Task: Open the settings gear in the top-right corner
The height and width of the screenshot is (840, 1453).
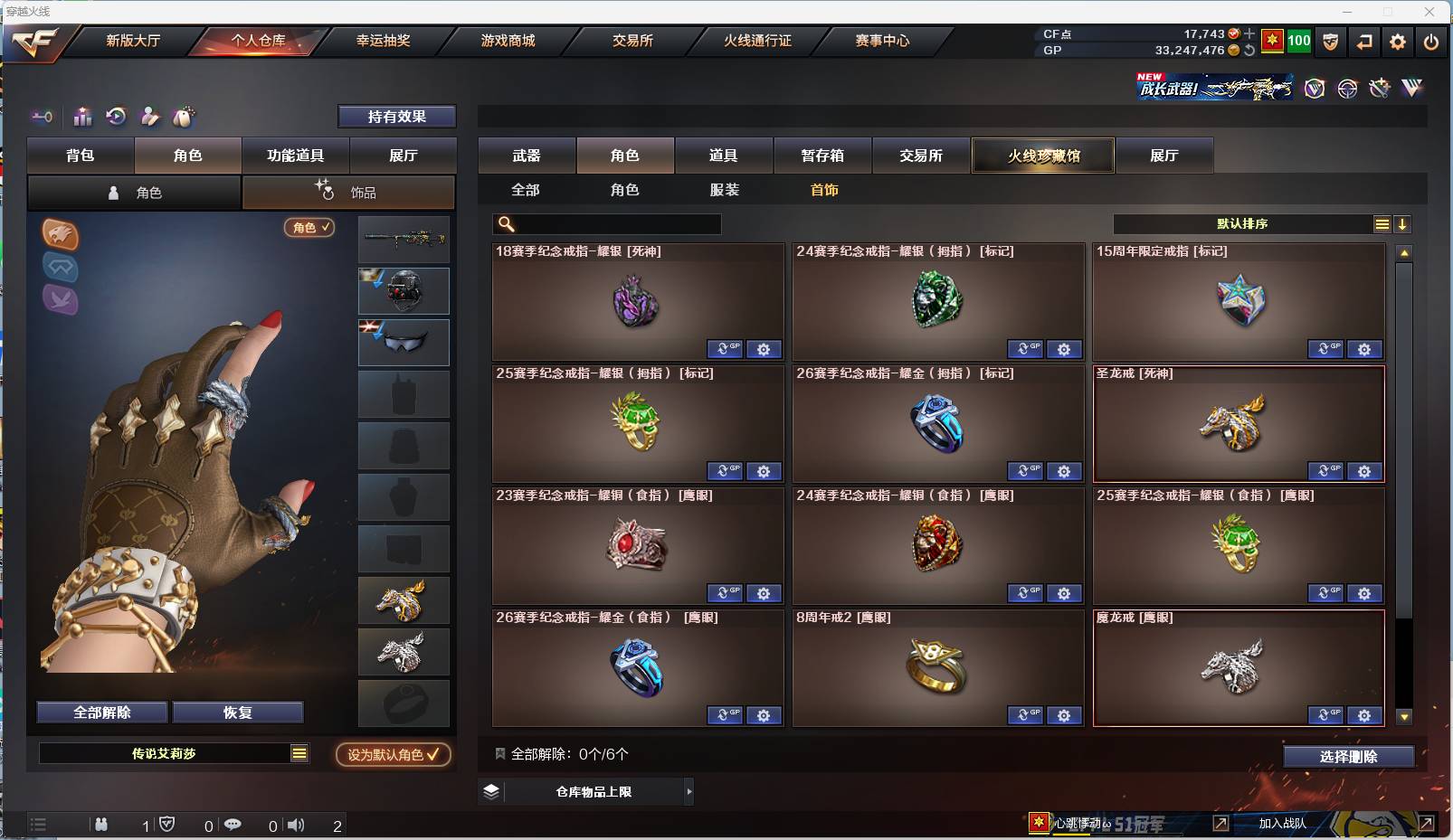Action: pos(1398,42)
